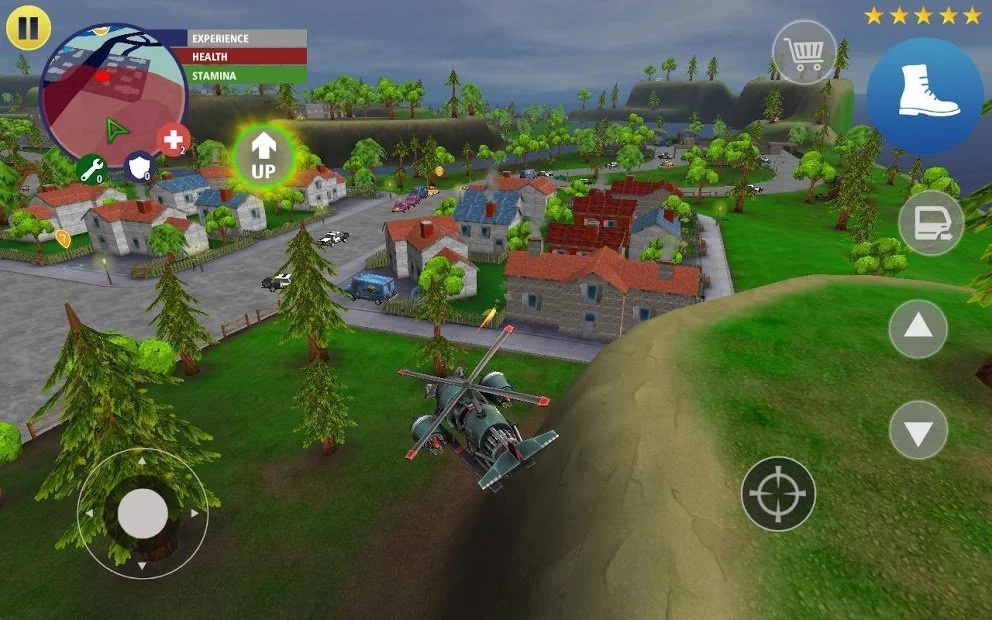Ascend with the up triangle button
992x620 pixels.
(918, 329)
